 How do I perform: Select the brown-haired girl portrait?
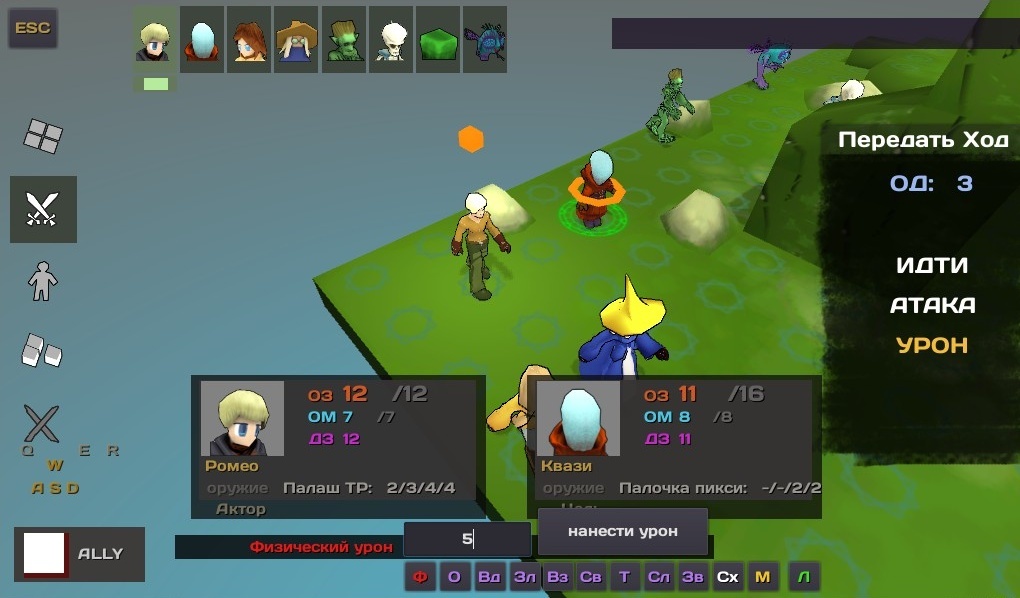[x=249, y=39]
